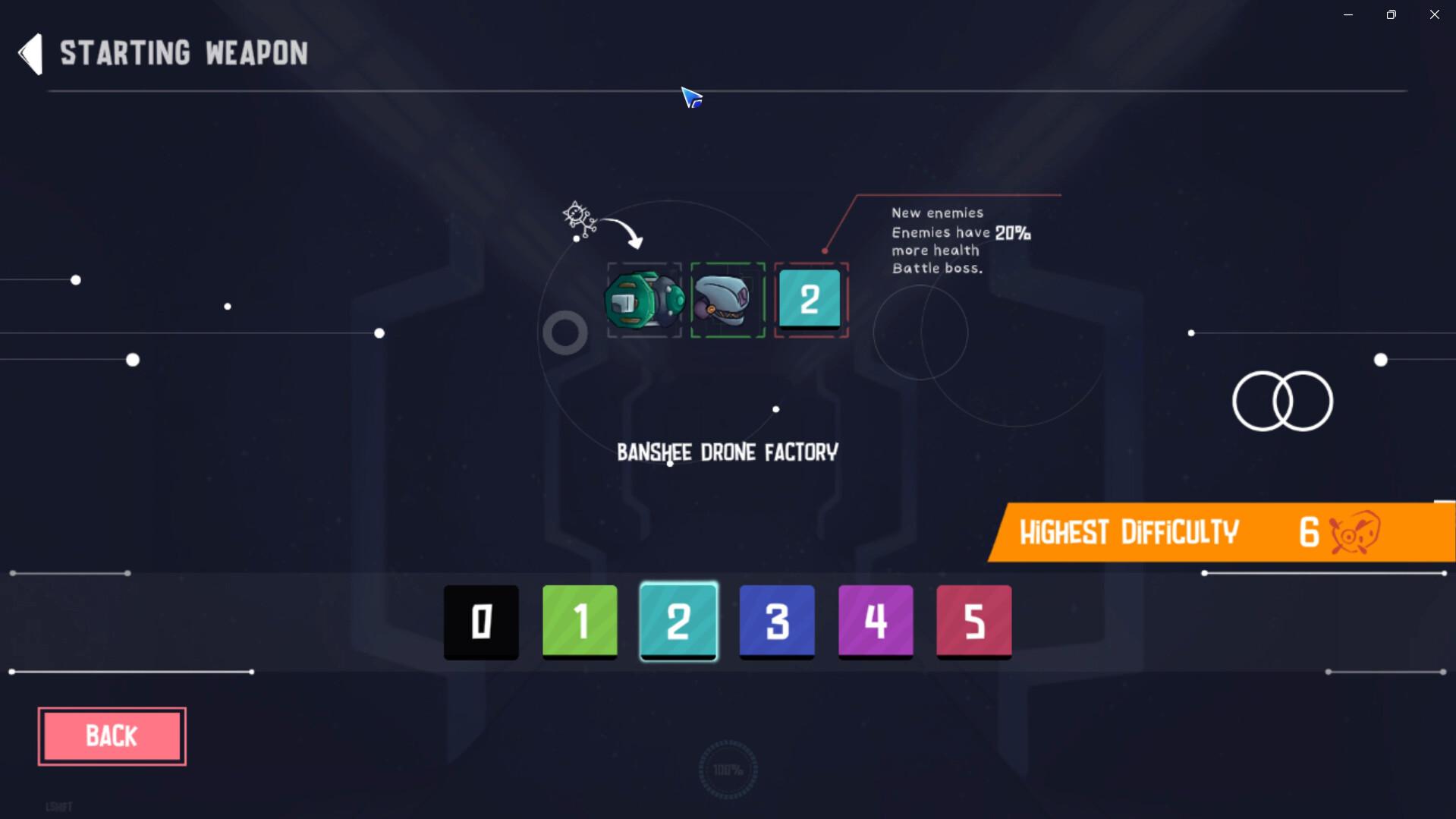Click the gray ring icon left of weapon slots
This screenshot has width=1456, height=819.
click(564, 332)
